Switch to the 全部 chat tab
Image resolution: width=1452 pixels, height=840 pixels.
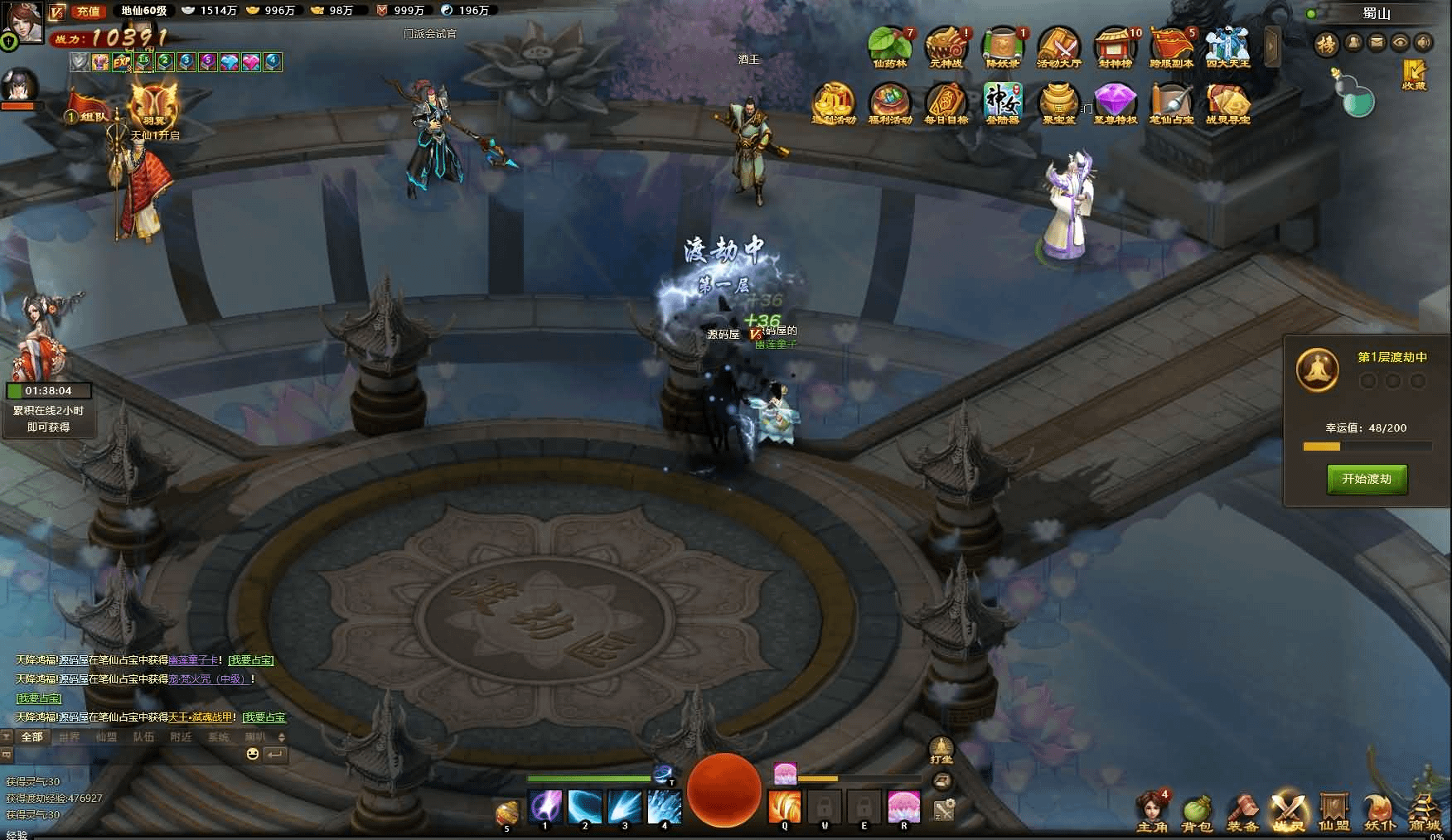coord(31,736)
